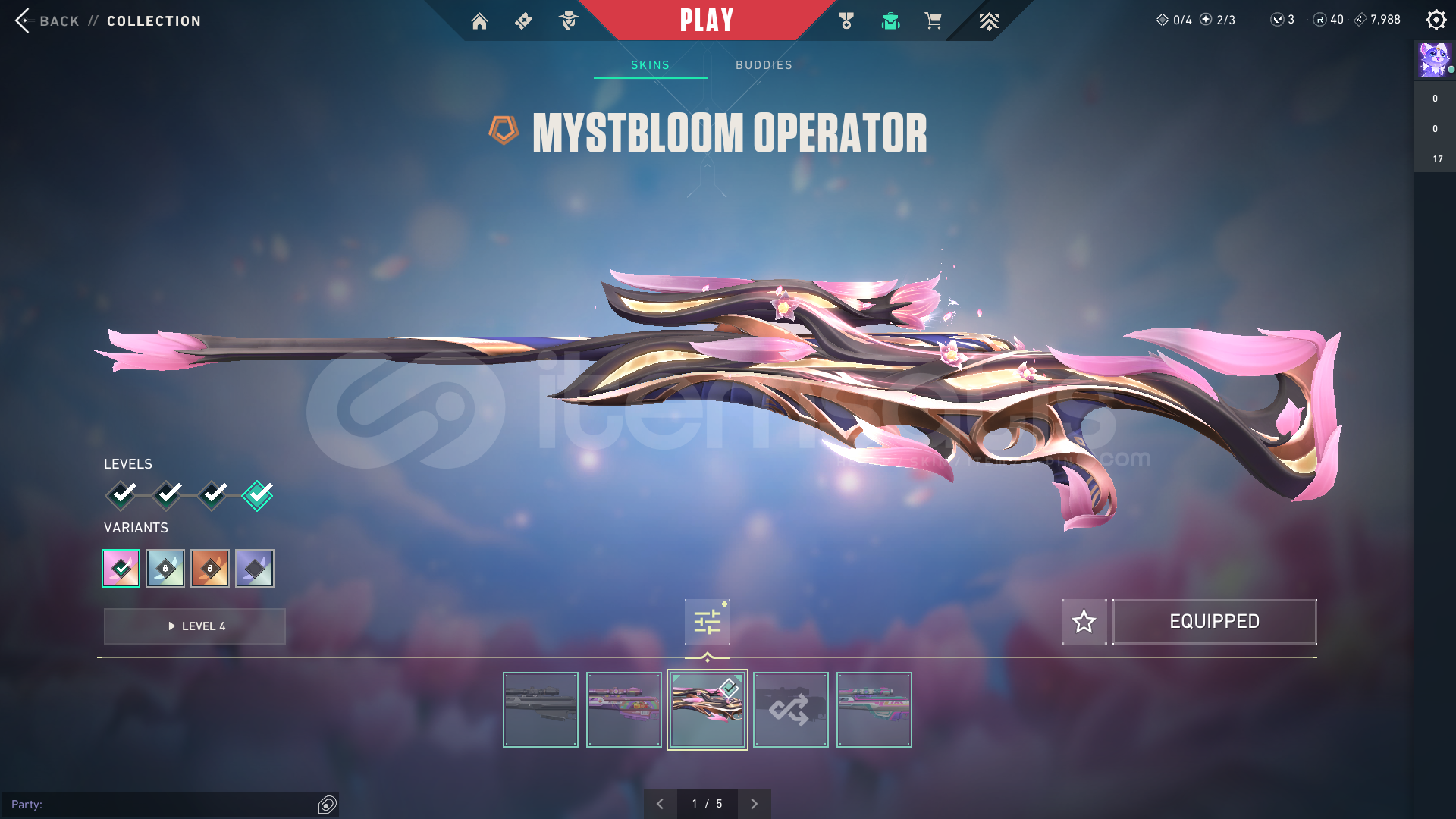The width and height of the screenshot is (1456, 819).
Task: Go to the next skin page arrow
Action: click(x=754, y=804)
